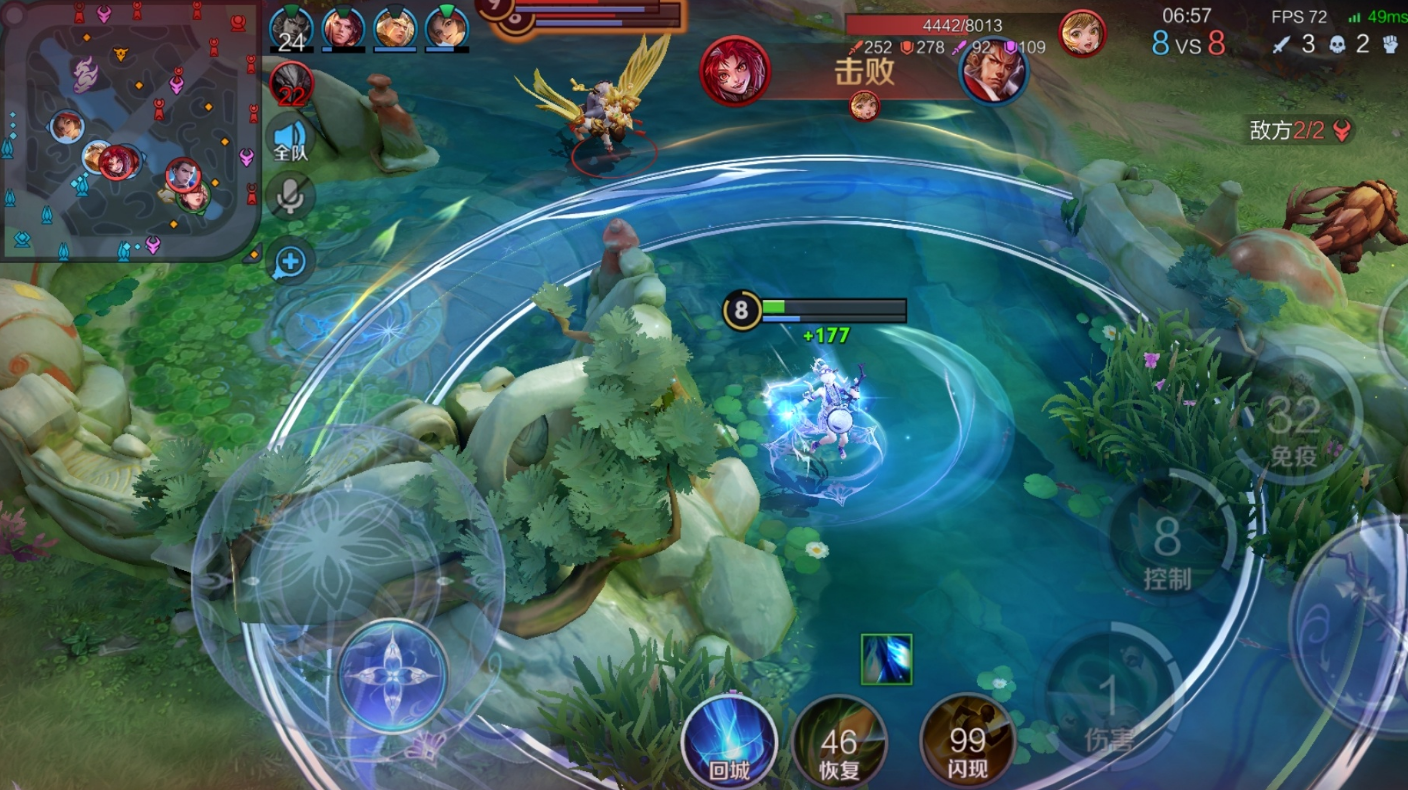
Task: Activate the 闪现 flash summoner spell
Action: pos(967,742)
